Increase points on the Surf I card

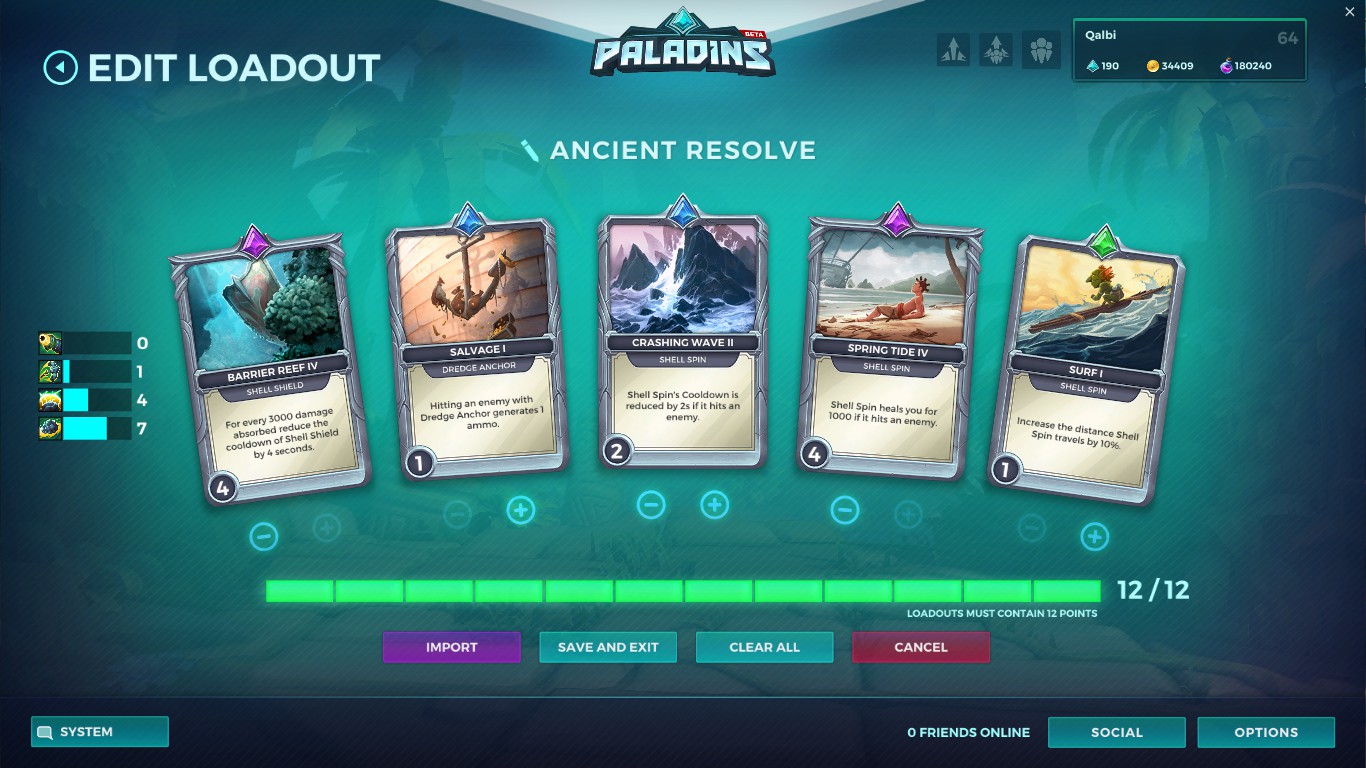pos(1095,536)
